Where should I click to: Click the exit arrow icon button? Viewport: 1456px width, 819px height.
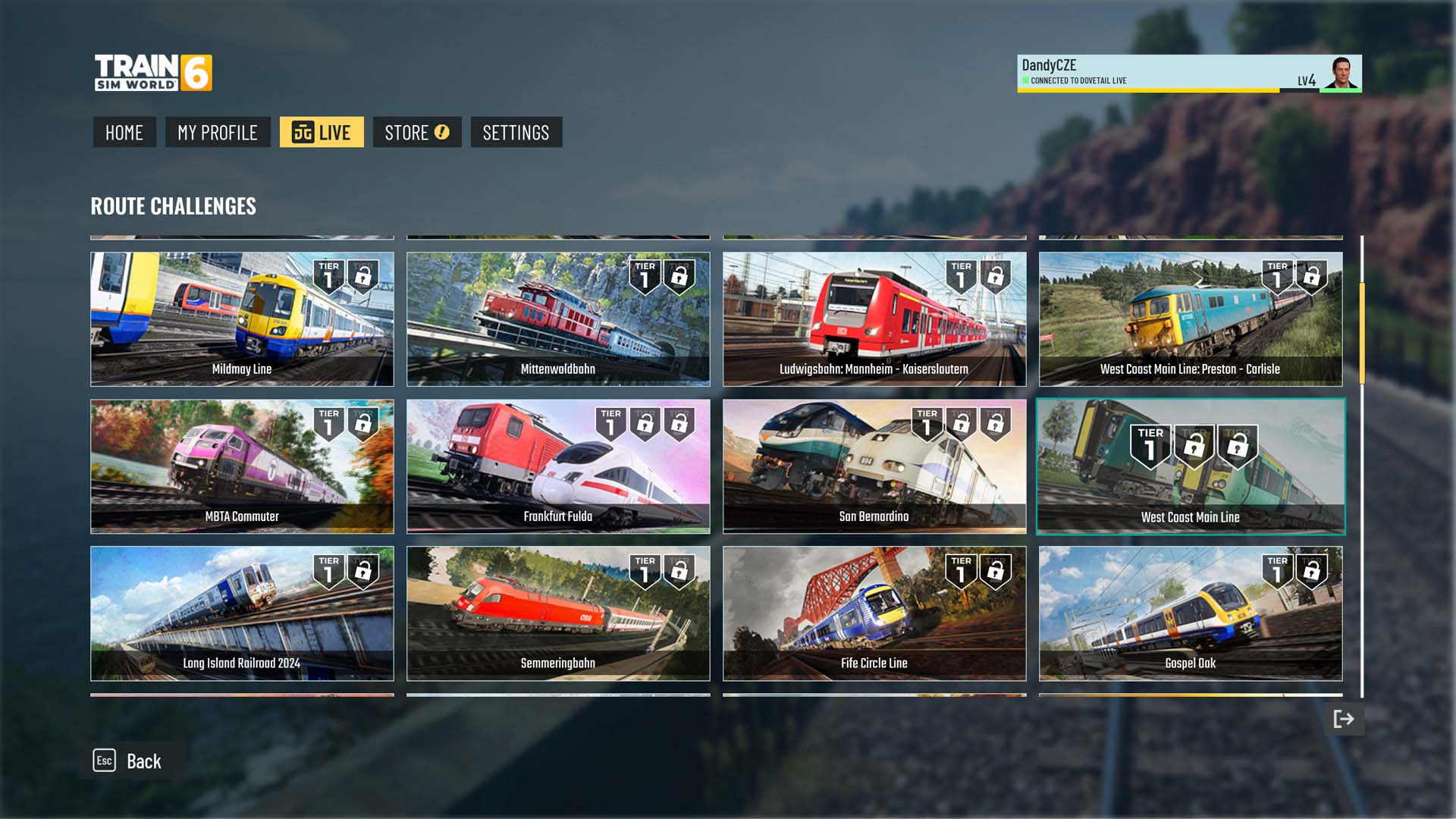click(1343, 719)
